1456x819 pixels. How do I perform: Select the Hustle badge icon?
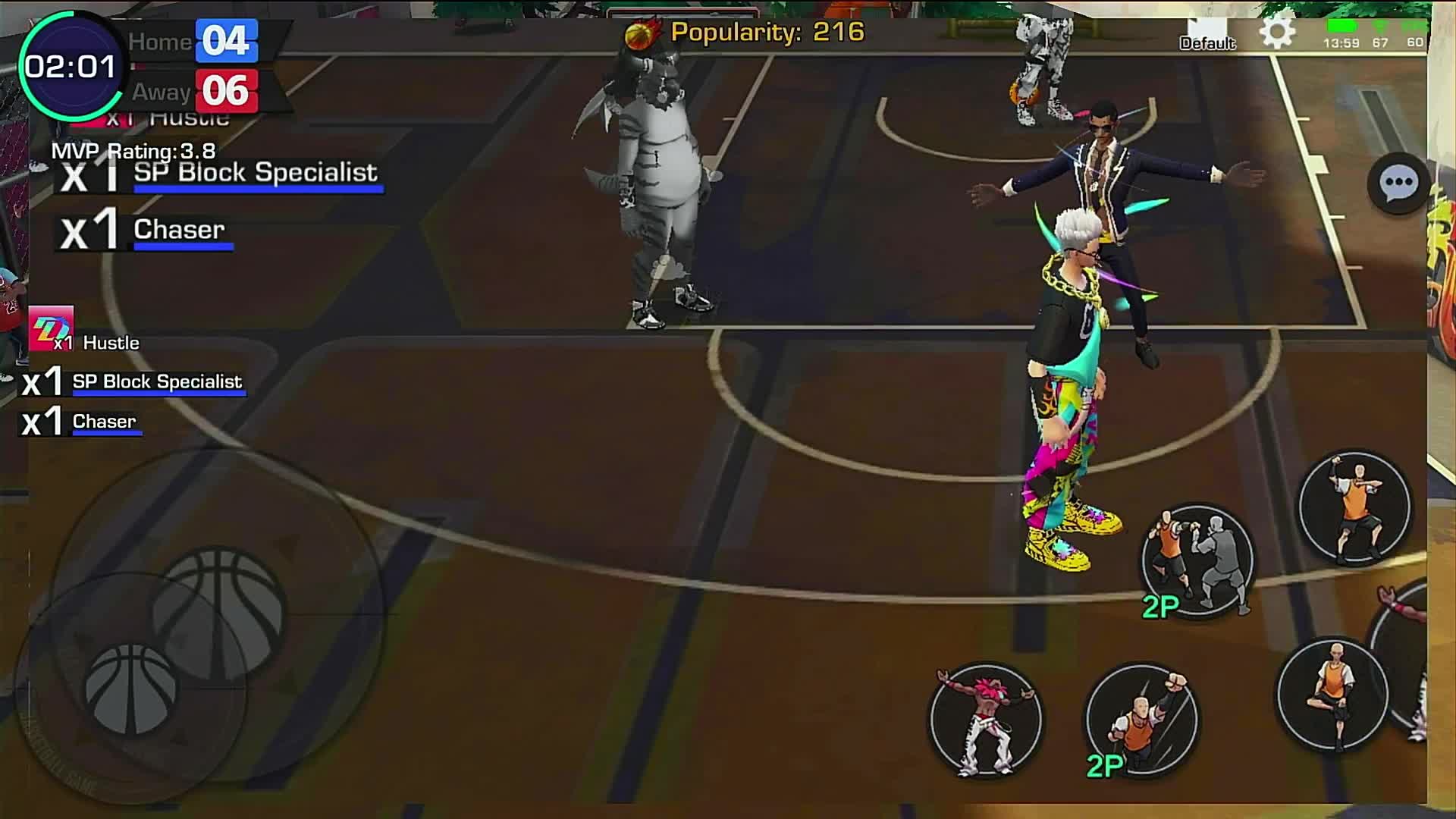coord(51,328)
